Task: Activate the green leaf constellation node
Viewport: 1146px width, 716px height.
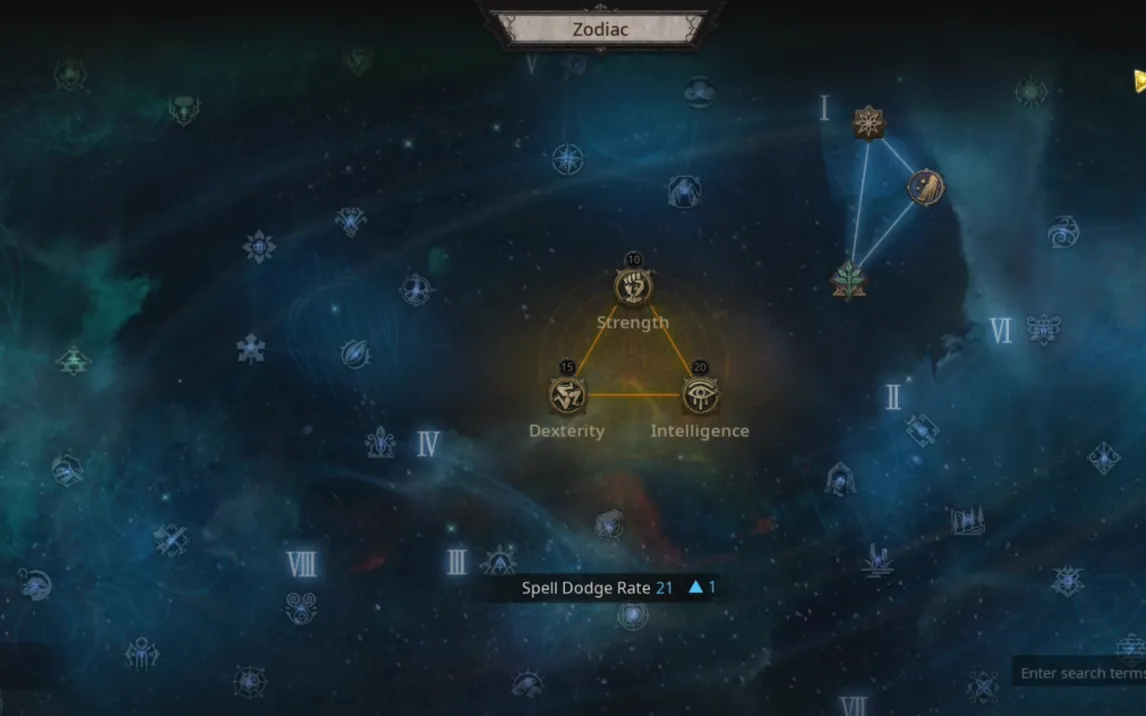Action: (x=849, y=279)
